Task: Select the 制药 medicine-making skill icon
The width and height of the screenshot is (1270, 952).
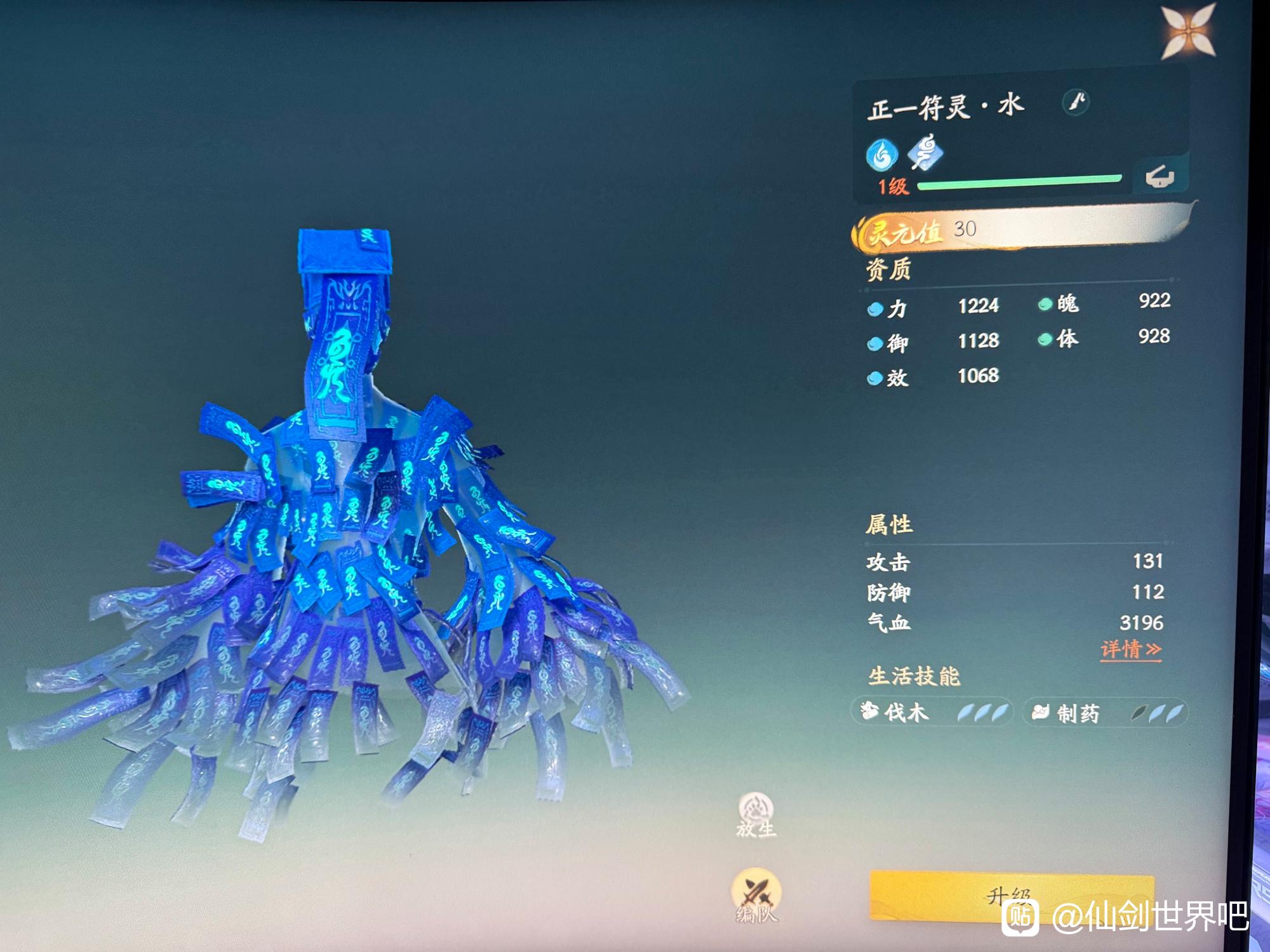Action: (x=1041, y=713)
